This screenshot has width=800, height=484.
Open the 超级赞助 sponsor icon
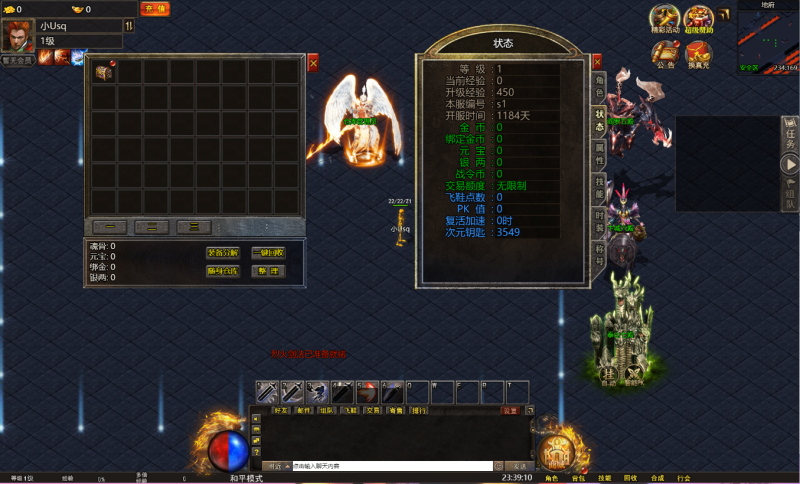699,19
